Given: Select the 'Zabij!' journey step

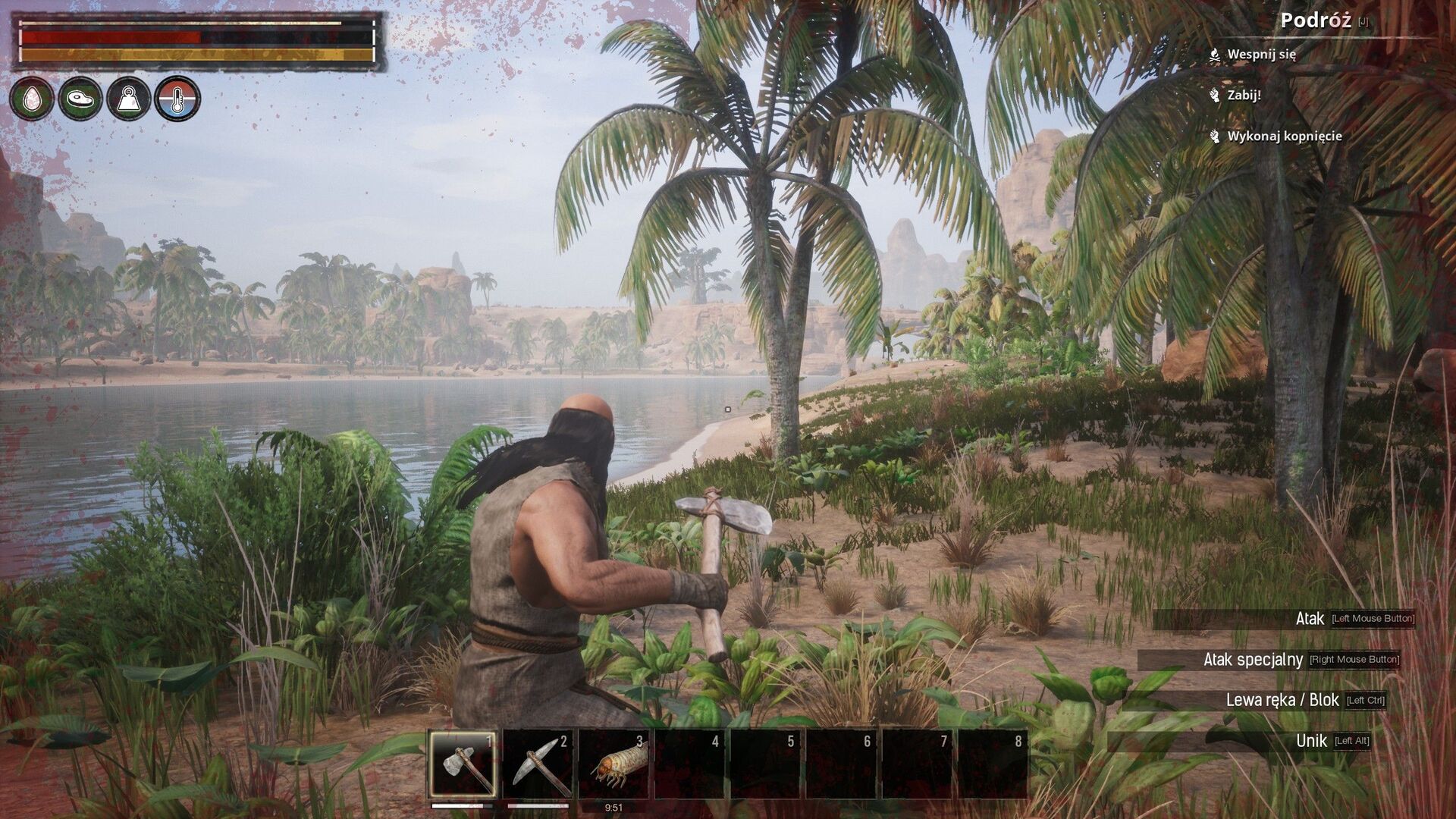Looking at the screenshot, I should point(1244,96).
